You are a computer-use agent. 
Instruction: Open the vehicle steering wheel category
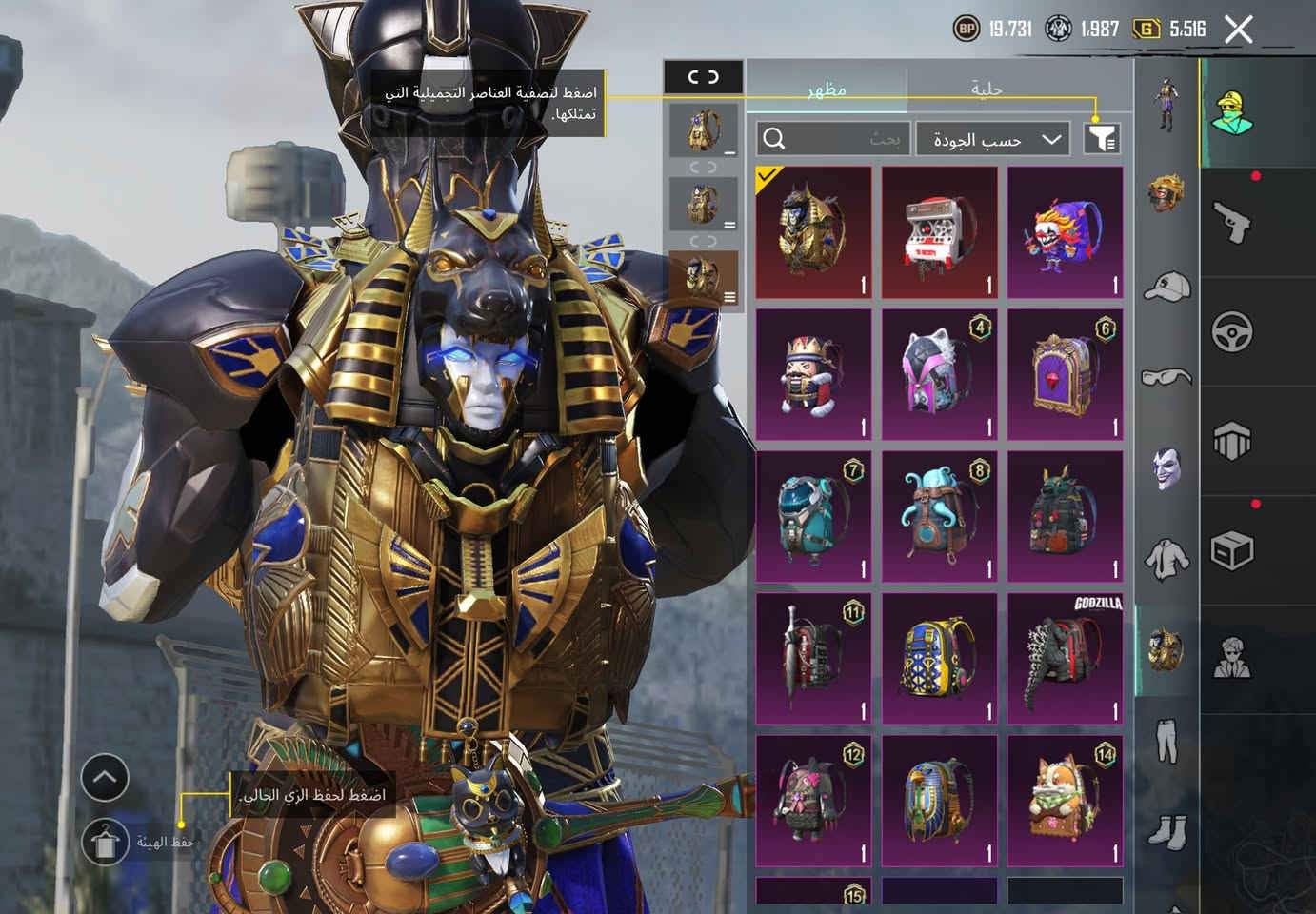pos(1231,332)
